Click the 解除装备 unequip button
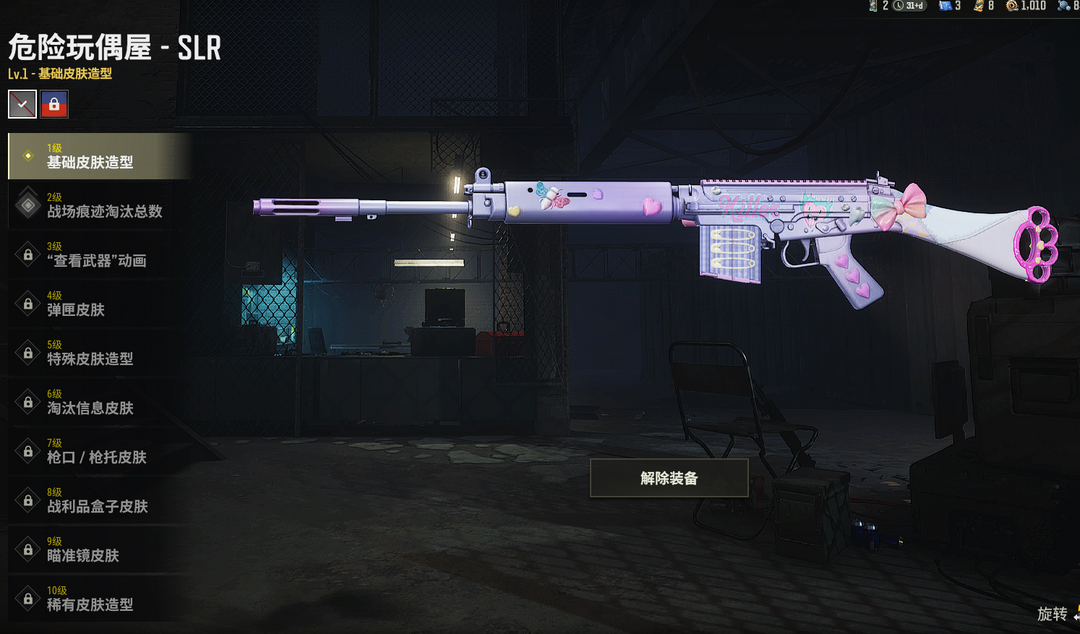This screenshot has width=1080, height=634. click(669, 478)
